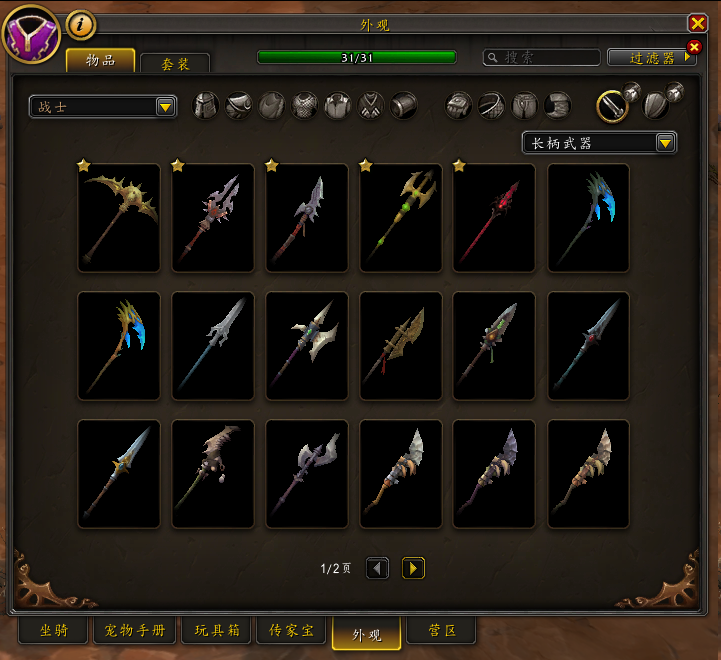Open the 过滤器 filter menu

coord(652,58)
